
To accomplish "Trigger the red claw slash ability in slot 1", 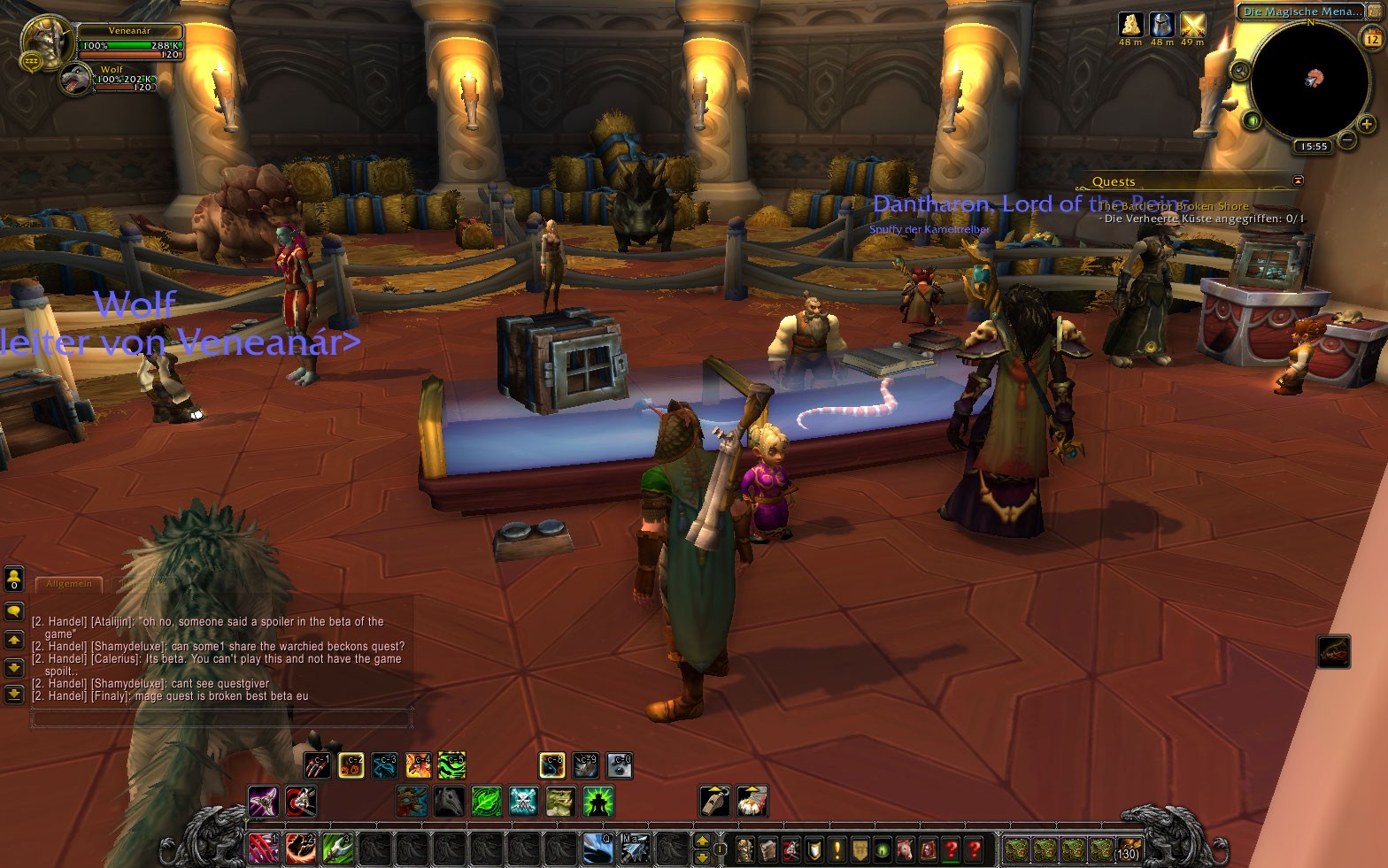I will 263,849.
